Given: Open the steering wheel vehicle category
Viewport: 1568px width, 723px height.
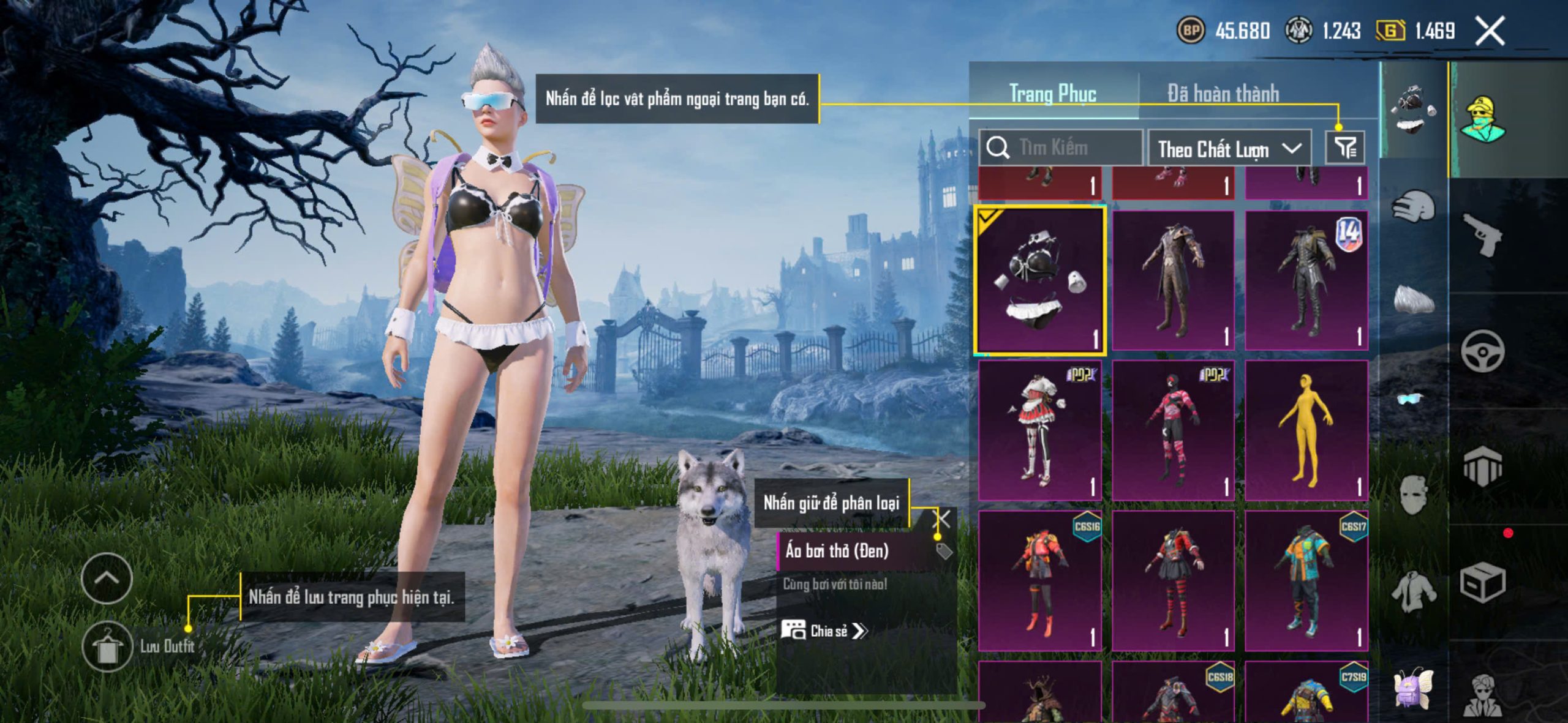Looking at the screenshot, I should pyautogui.click(x=1482, y=351).
